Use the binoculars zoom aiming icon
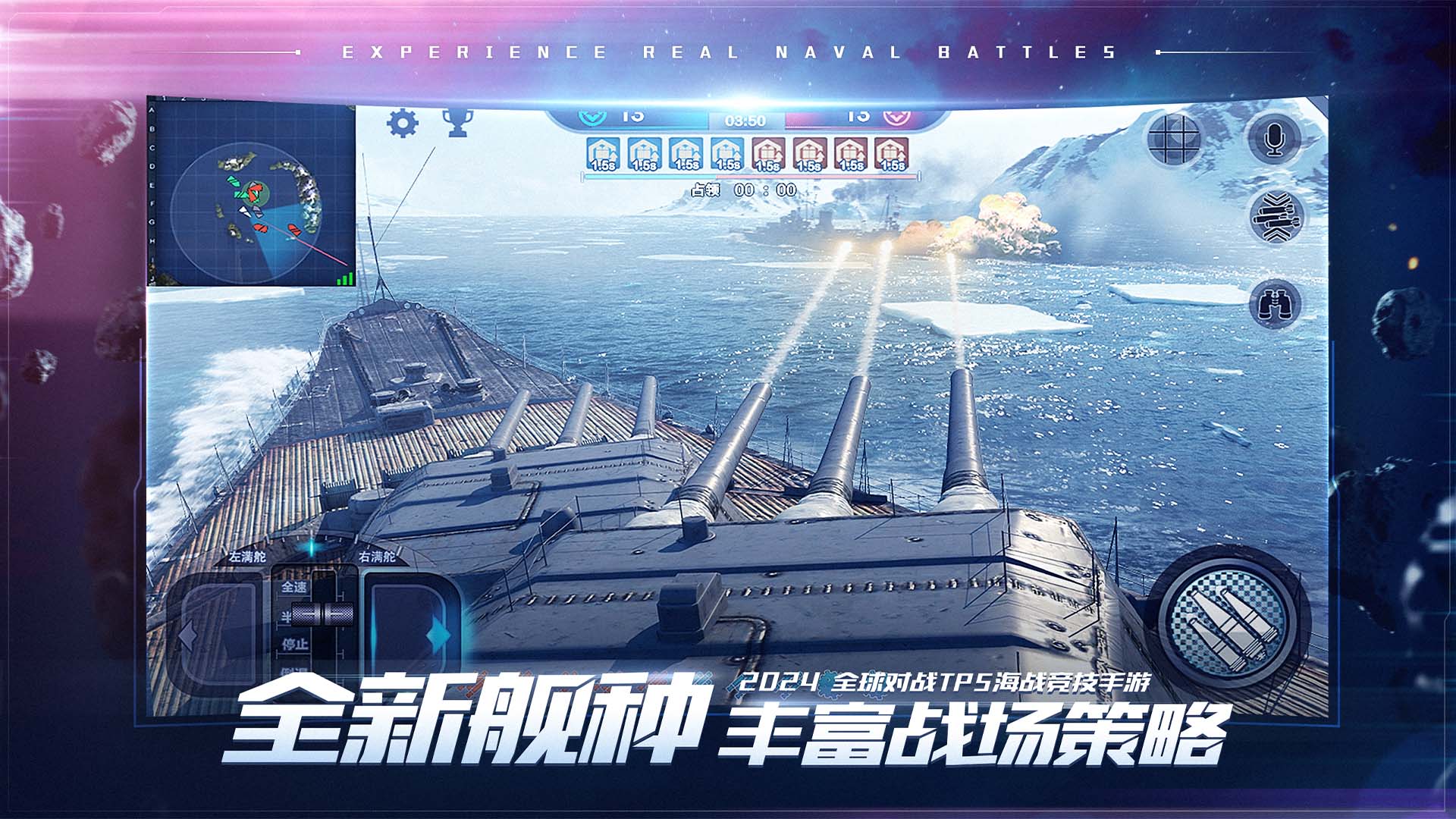 (1274, 303)
